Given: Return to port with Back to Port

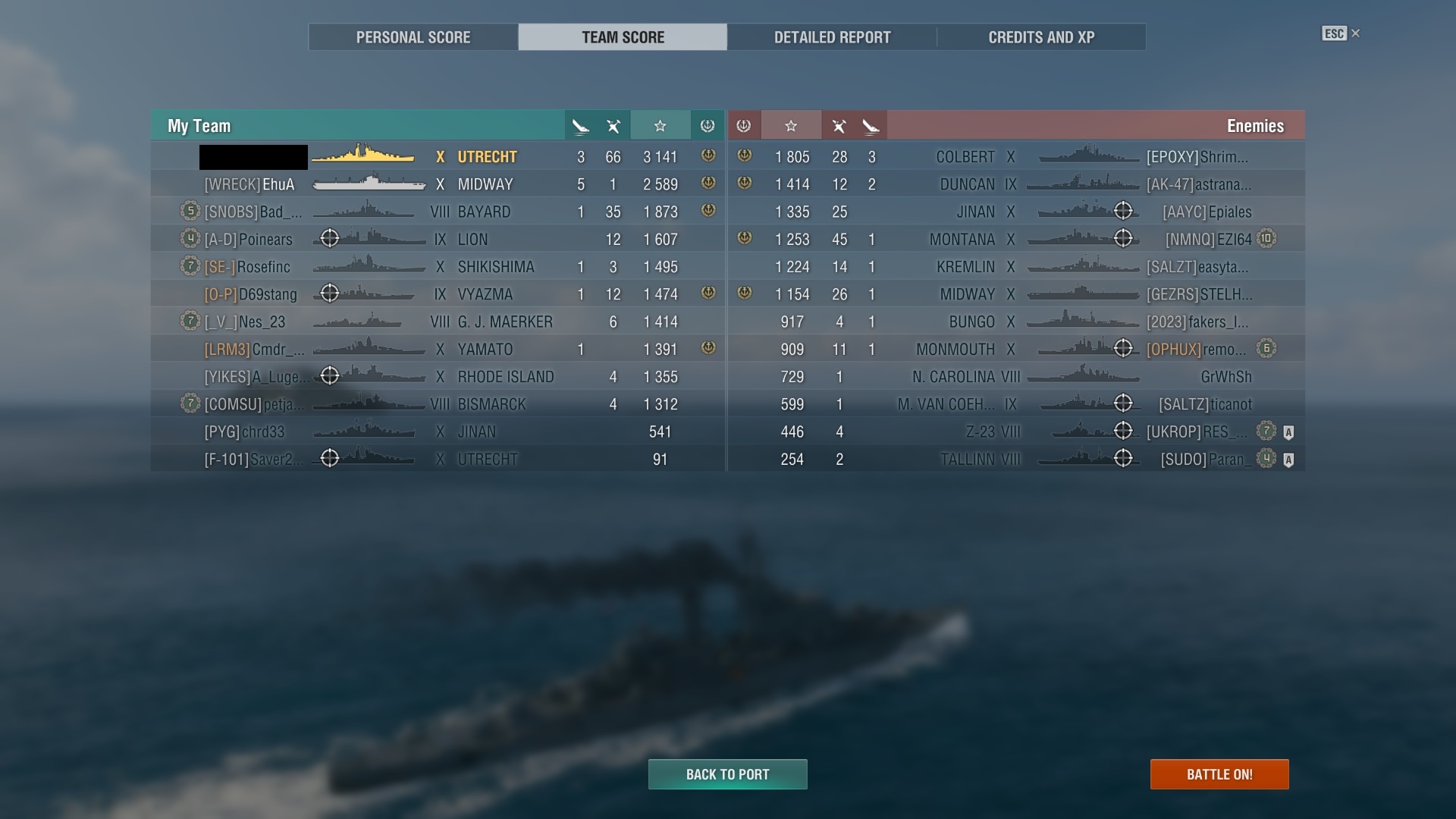Looking at the screenshot, I should click(x=727, y=774).
